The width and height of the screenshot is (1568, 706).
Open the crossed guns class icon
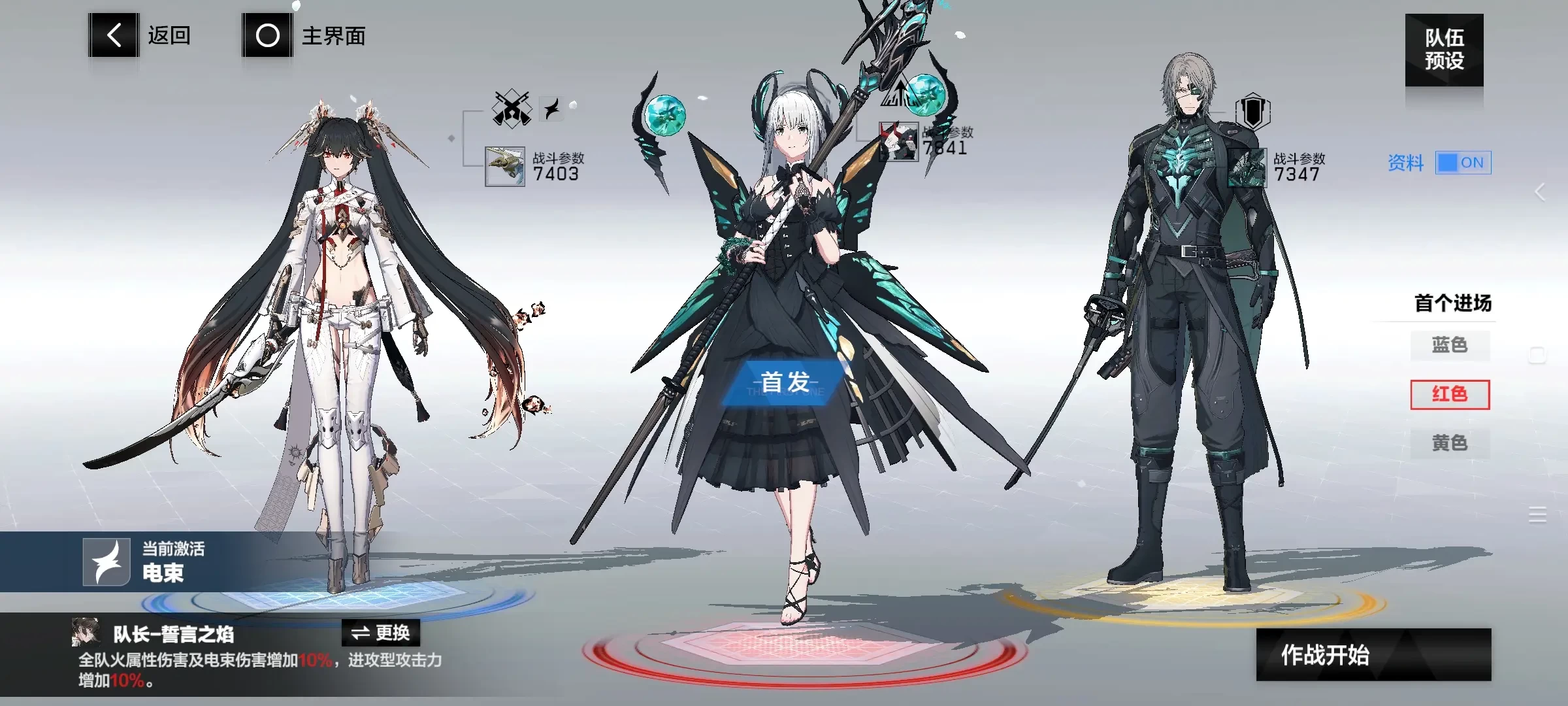[512, 108]
